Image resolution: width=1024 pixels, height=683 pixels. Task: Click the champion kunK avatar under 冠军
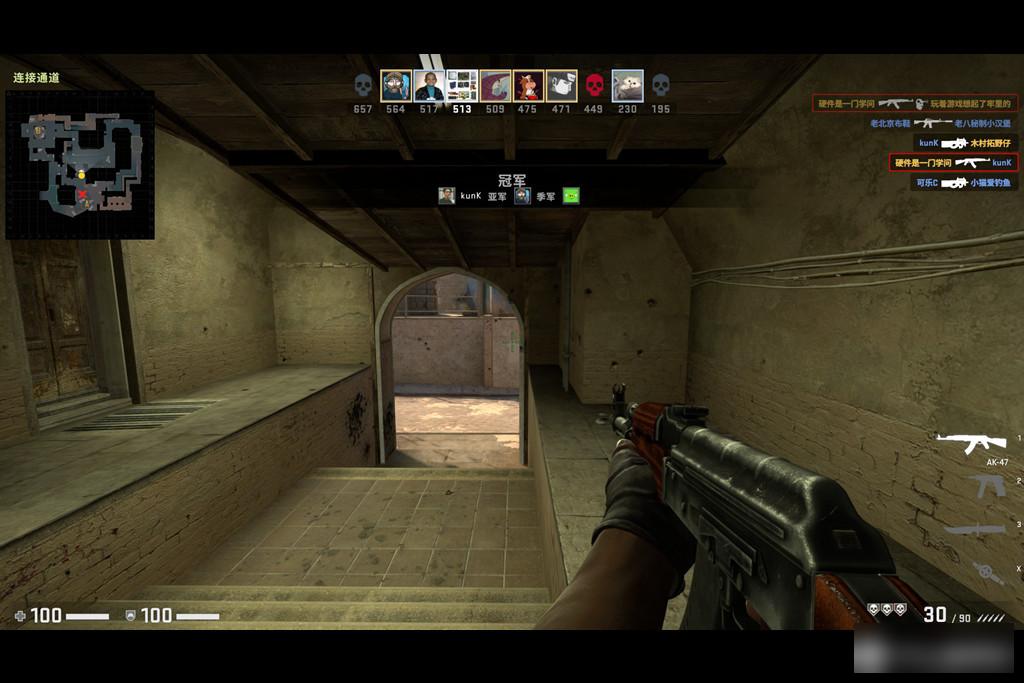[x=446, y=196]
